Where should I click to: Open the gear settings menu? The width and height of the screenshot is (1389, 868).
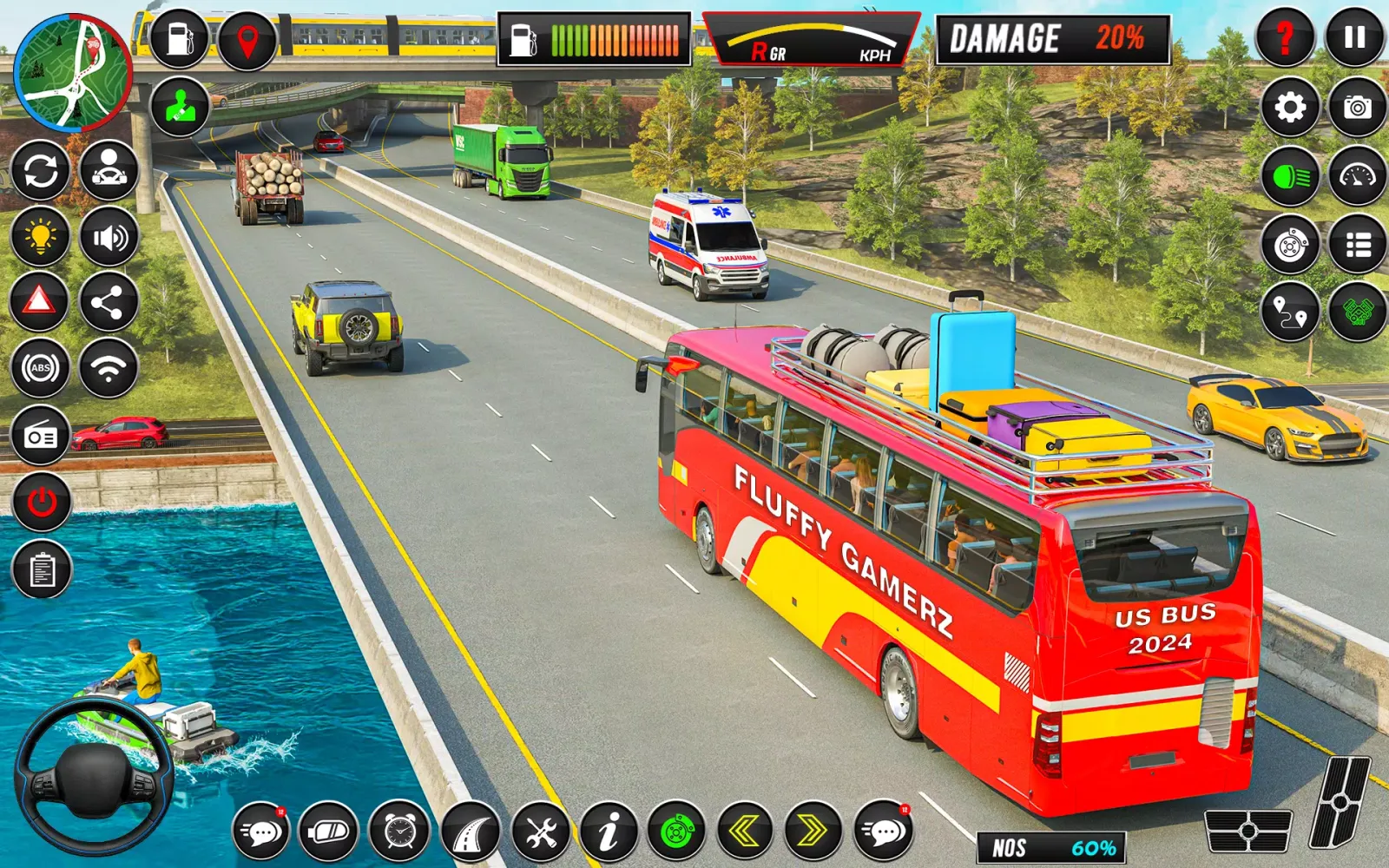(x=1290, y=108)
